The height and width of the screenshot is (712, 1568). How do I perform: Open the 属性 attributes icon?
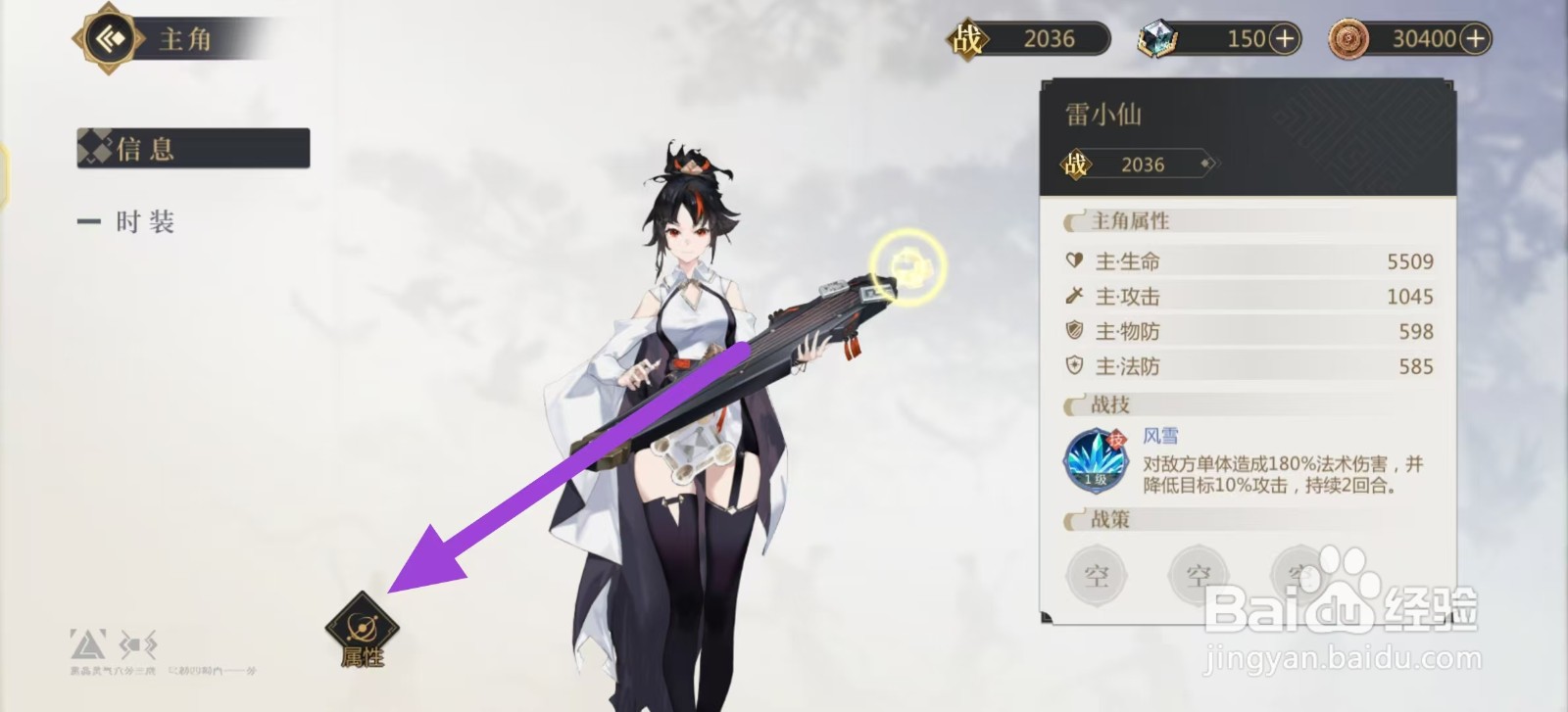click(x=363, y=627)
